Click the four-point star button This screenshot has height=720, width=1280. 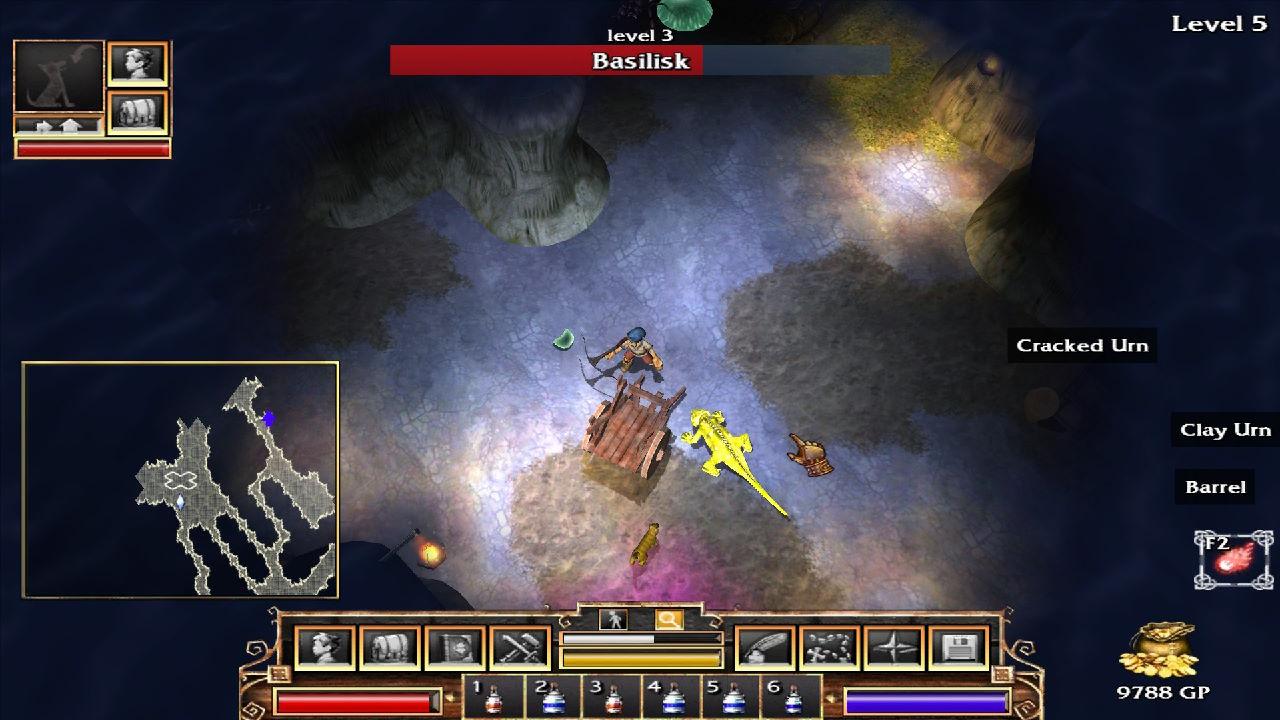click(894, 648)
